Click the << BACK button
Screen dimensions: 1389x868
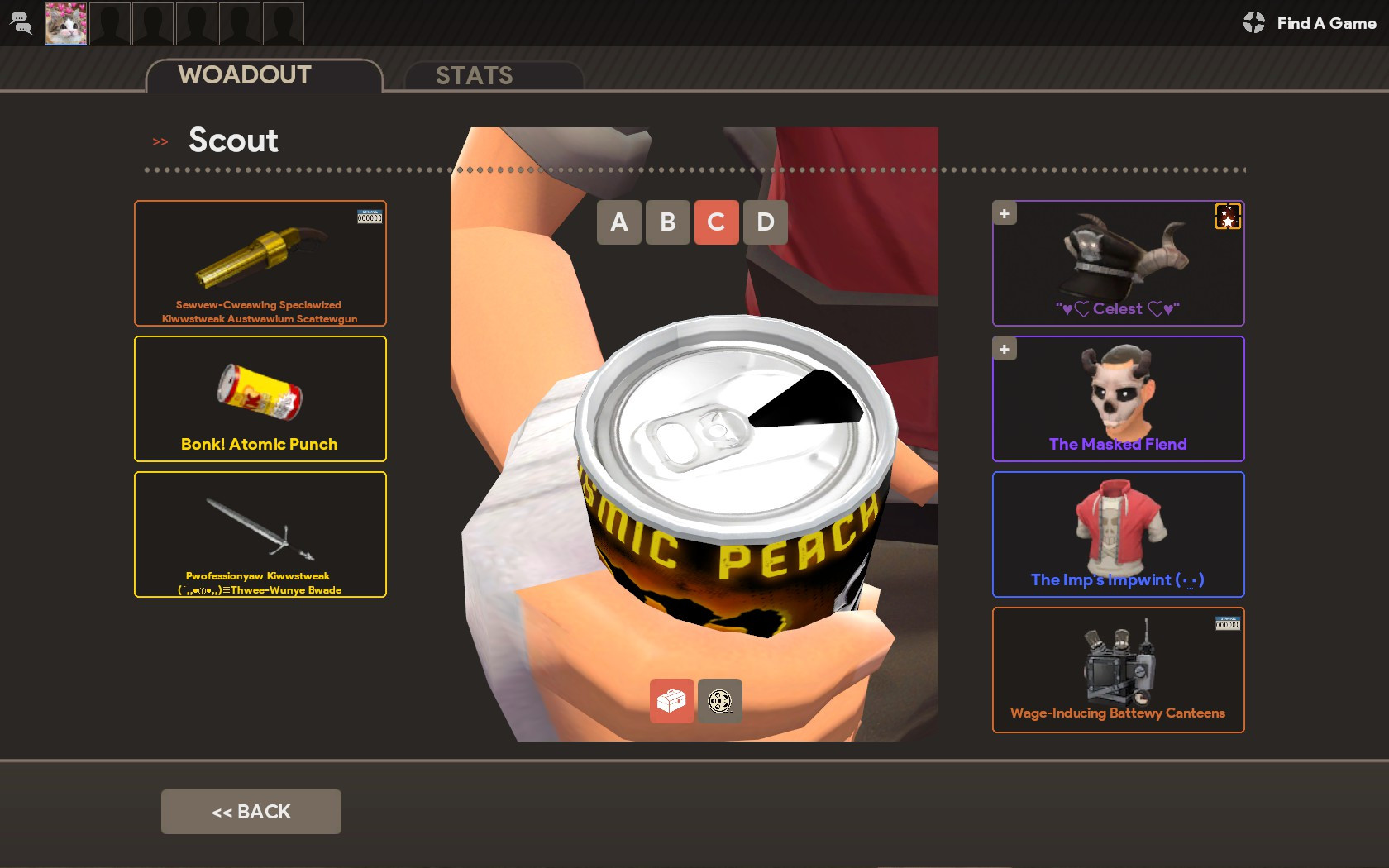coord(251,811)
